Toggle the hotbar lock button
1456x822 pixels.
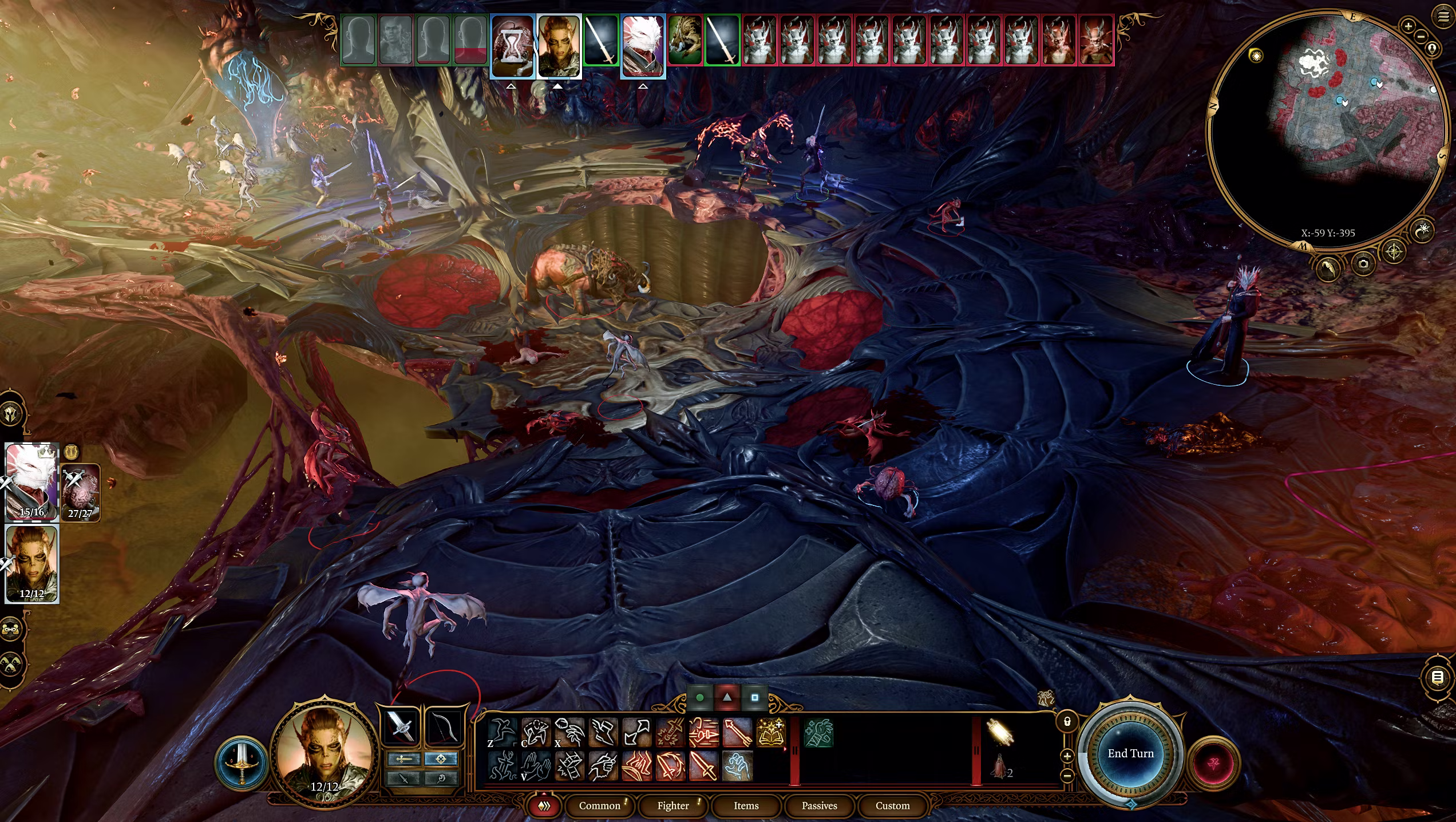[x=1067, y=722]
